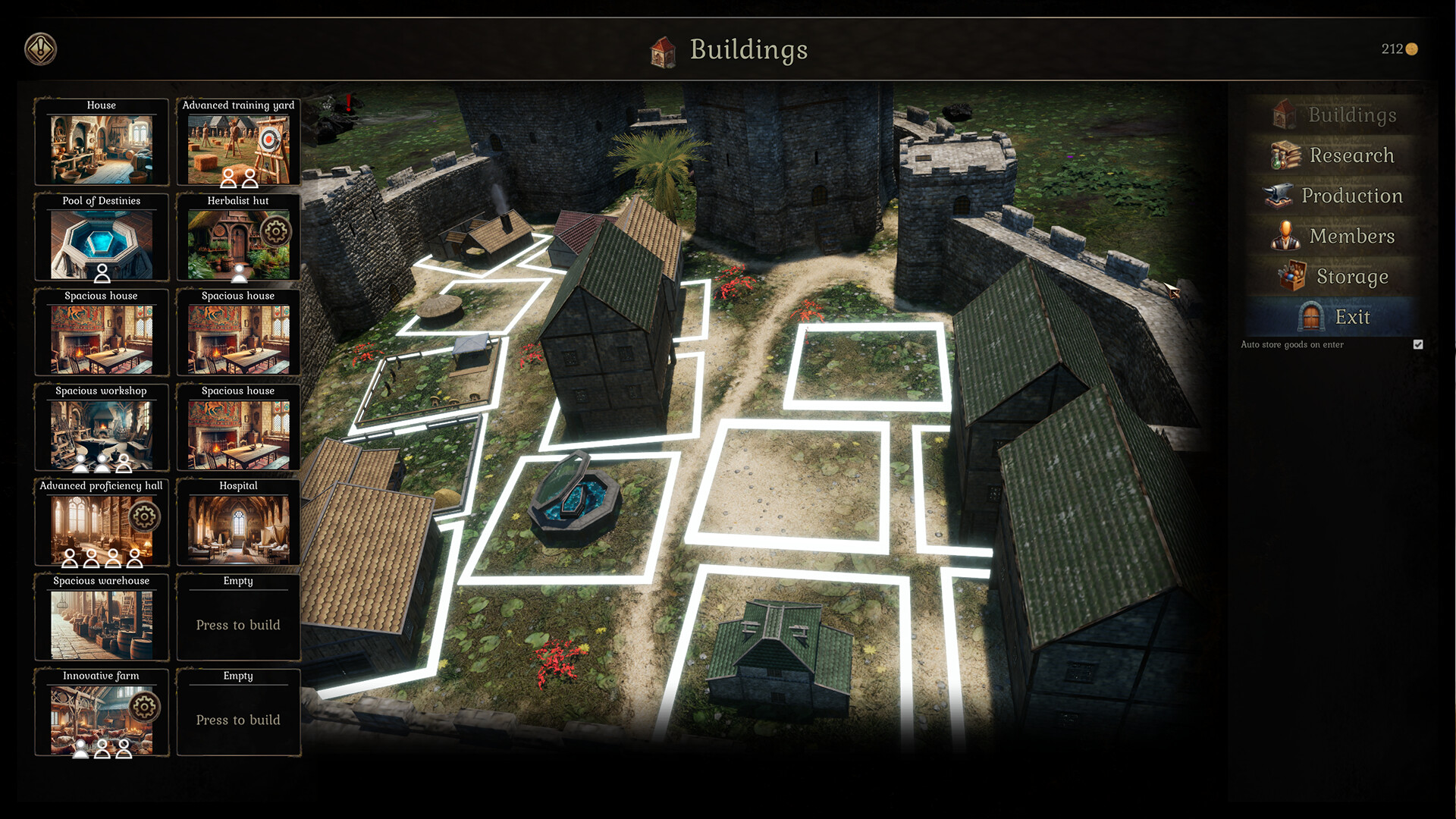Open the gear settings on Innovative farm card
Screen dimensions: 1456x819
click(143, 705)
